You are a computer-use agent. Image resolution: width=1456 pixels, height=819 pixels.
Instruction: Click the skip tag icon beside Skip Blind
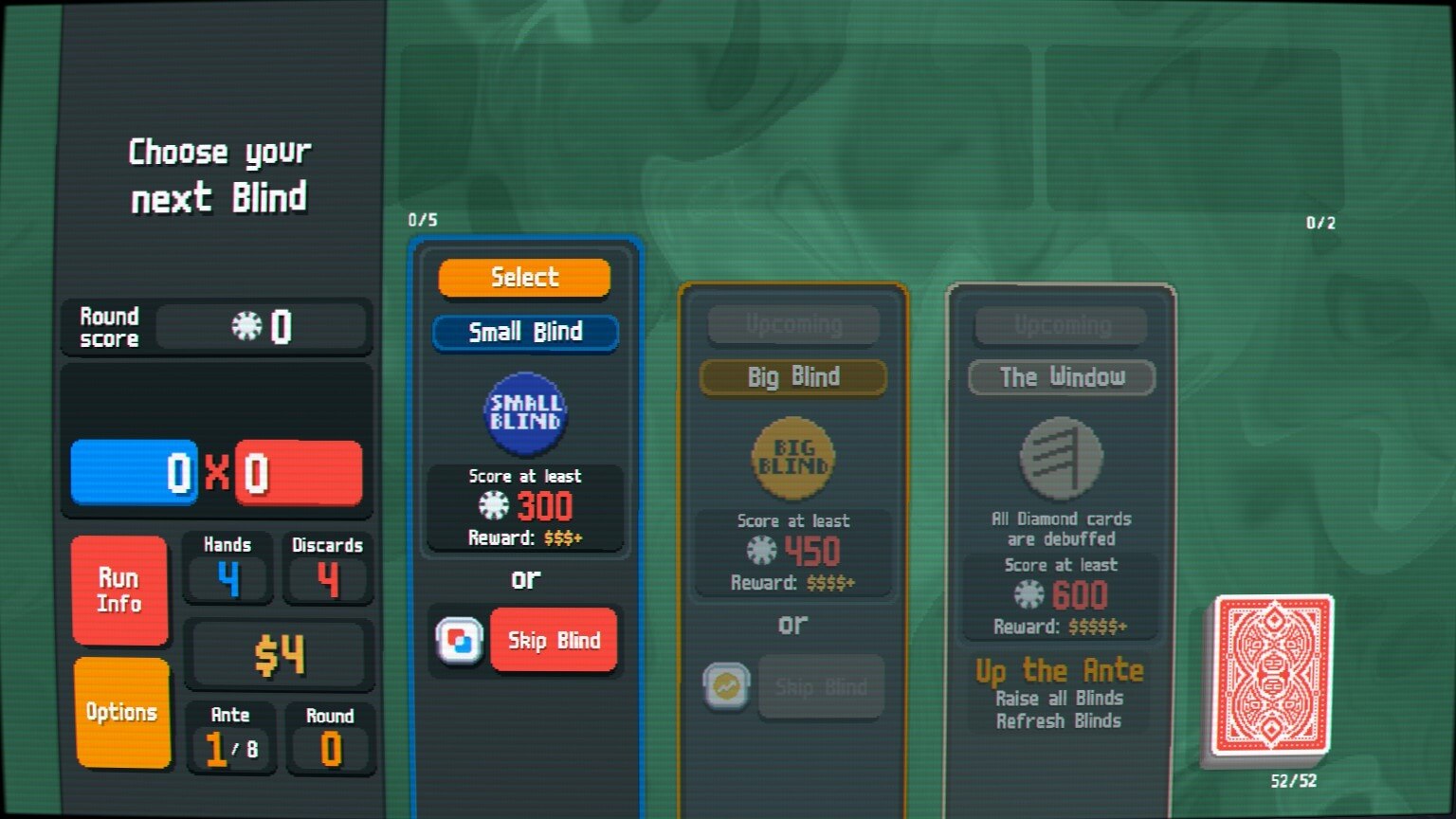click(459, 642)
